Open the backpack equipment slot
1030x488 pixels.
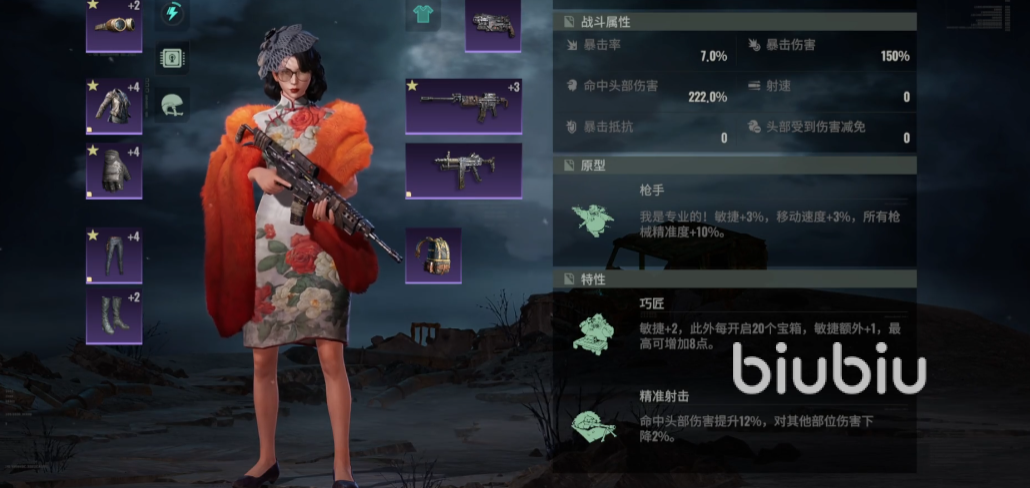[x=433, y=256]
